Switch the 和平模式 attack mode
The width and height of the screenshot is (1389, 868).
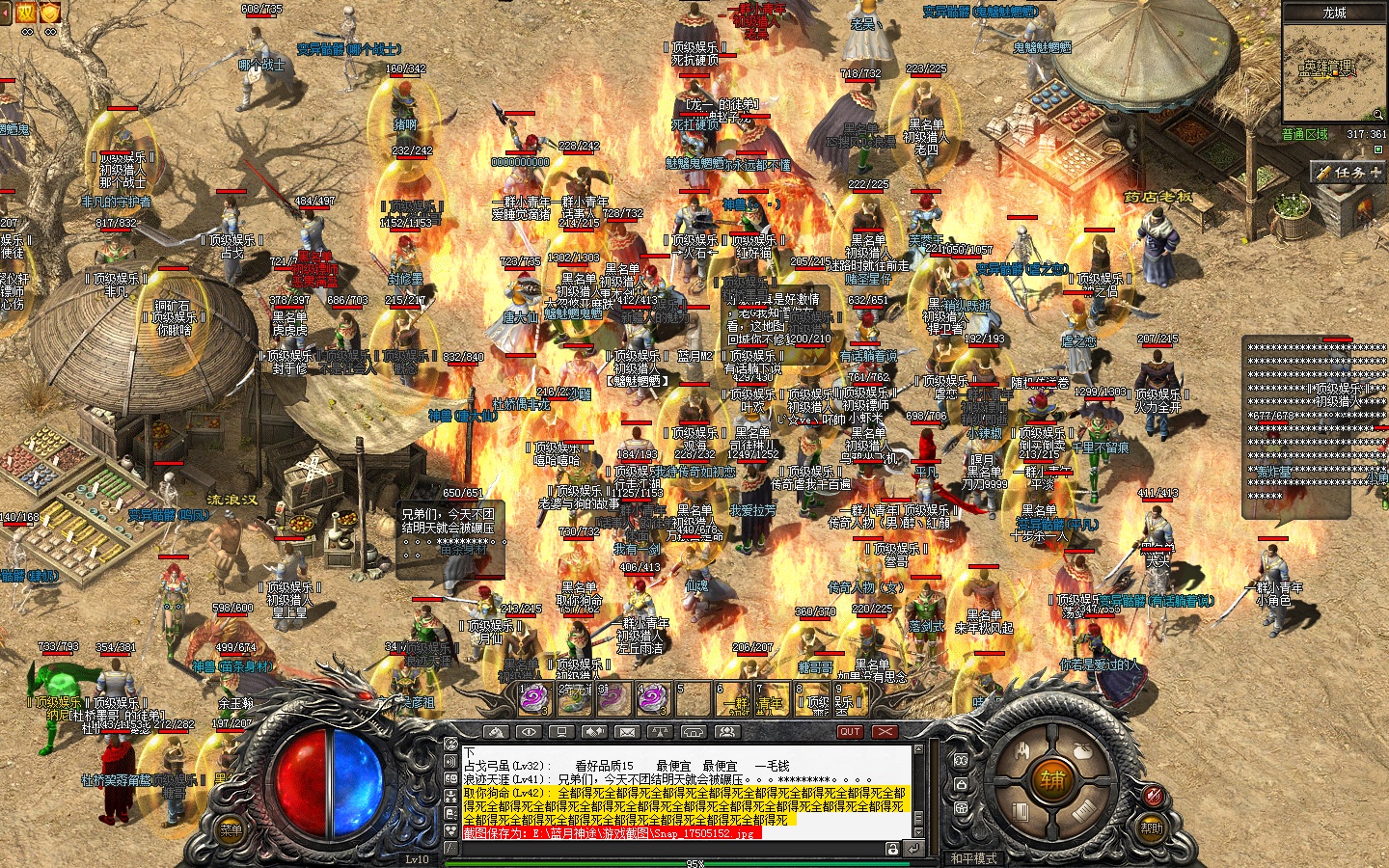click(972, 857)
